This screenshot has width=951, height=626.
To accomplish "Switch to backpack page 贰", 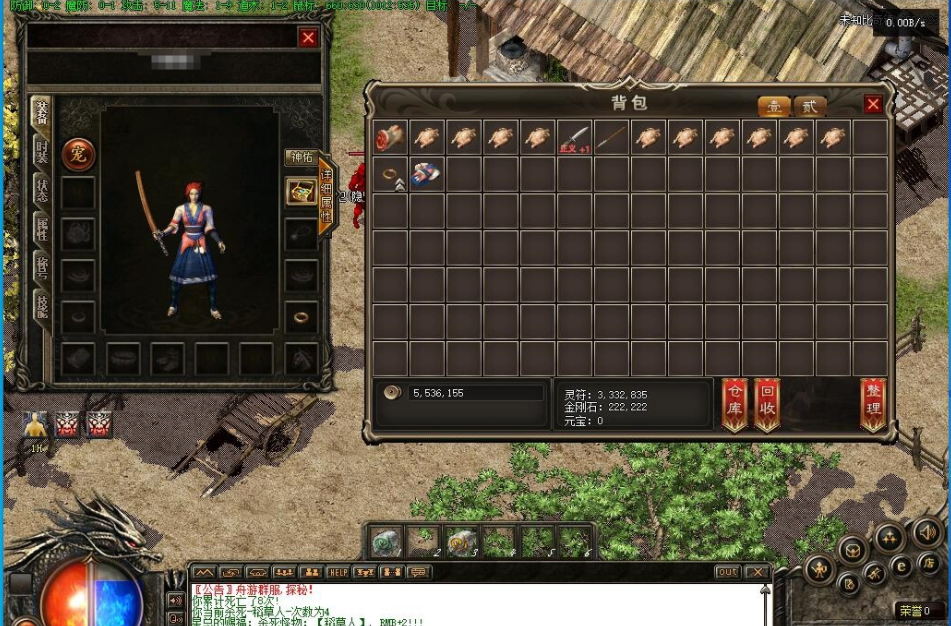I will click(x=810, y=106).
